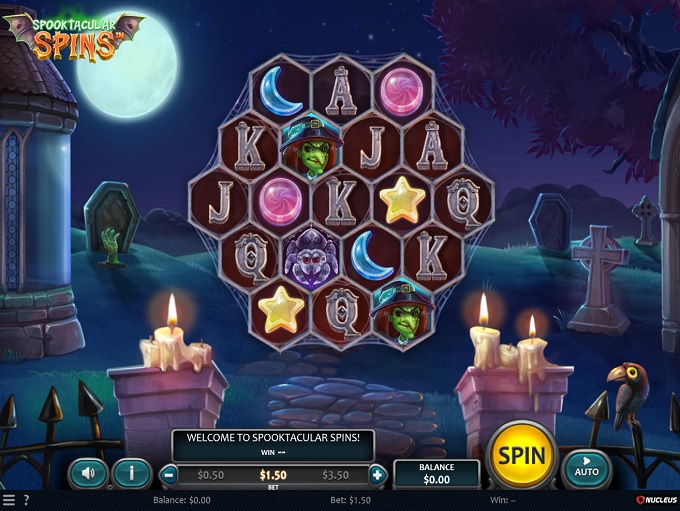Open the hamburger menu in bottom bar
Screen dimensions: 680x511
pyautogui.click(x=9, y=500)
